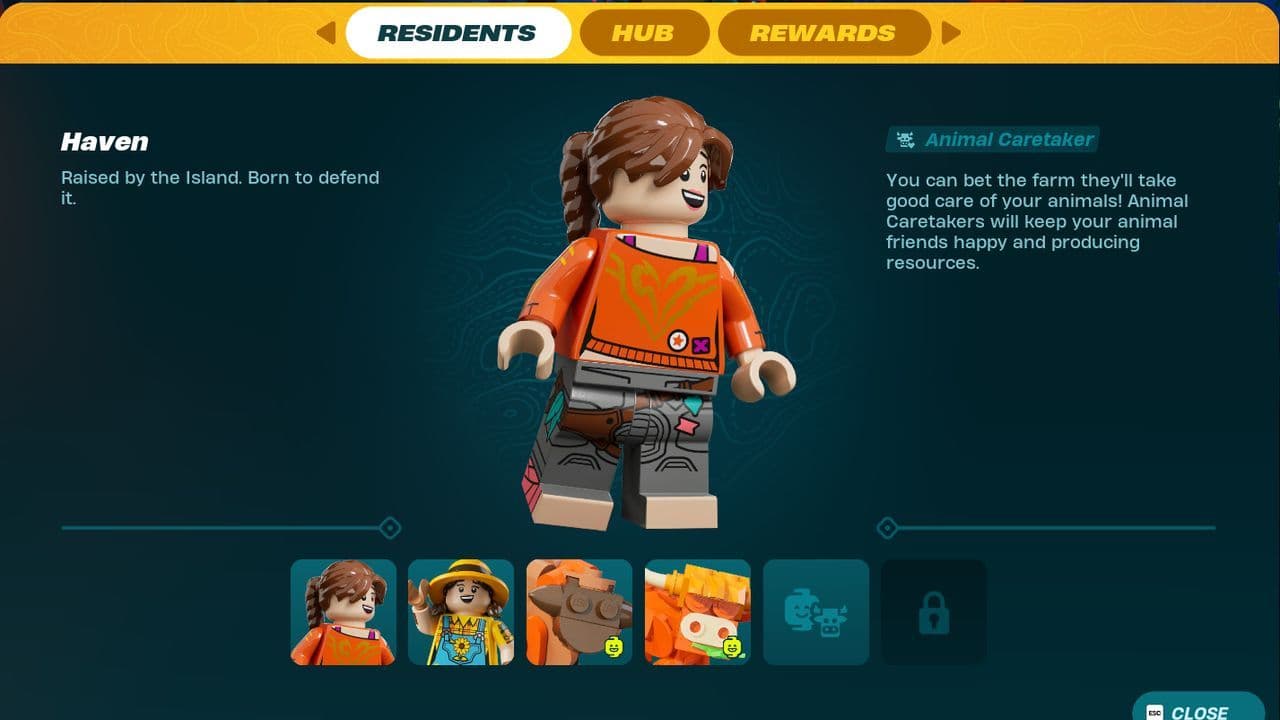Select the left navigation arrow beside Residents
The width and height of the screenshot is (1280, 720).
324,32
